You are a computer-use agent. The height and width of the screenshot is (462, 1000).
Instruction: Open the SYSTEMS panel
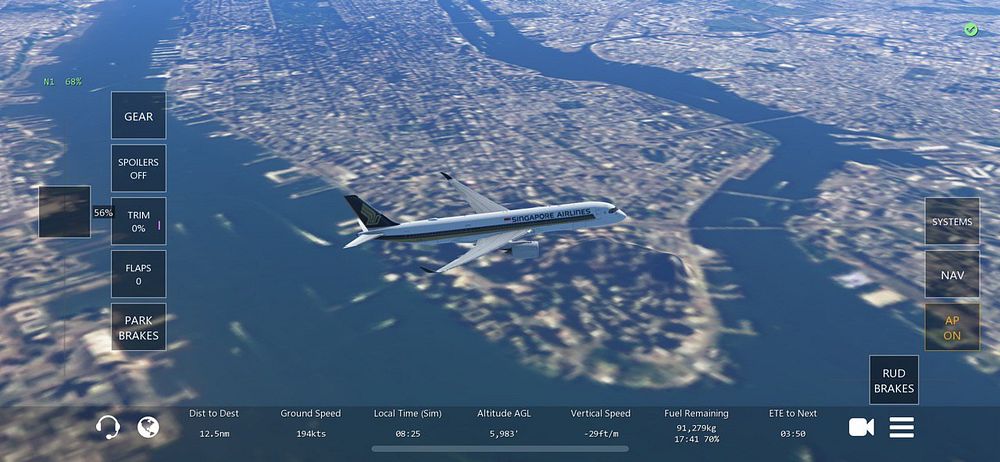coord(951,221)
